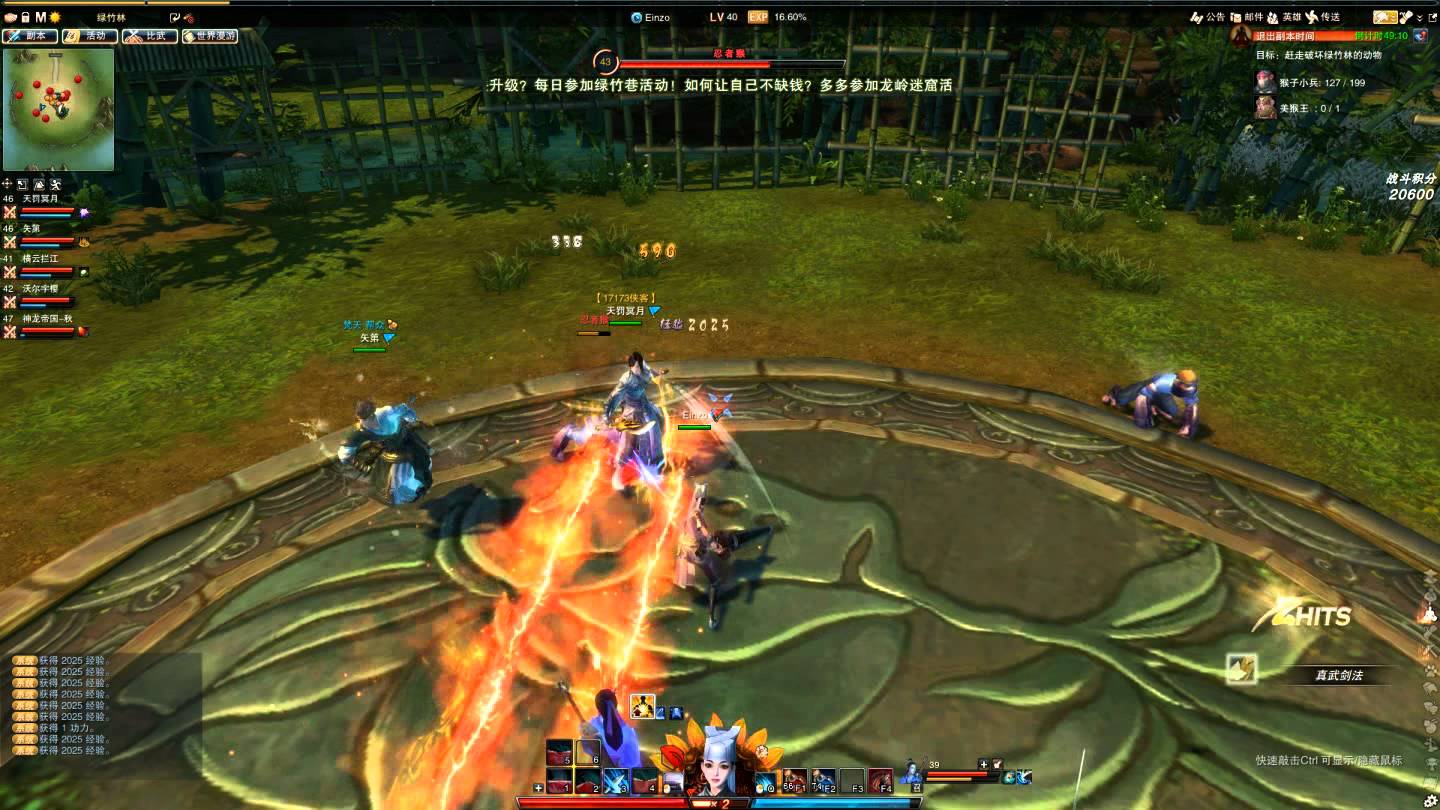The width and height of the screenshot is (1440, 810).
Task: Open the 邮件 (Mail) panel
Action: tap(1252, 17)
